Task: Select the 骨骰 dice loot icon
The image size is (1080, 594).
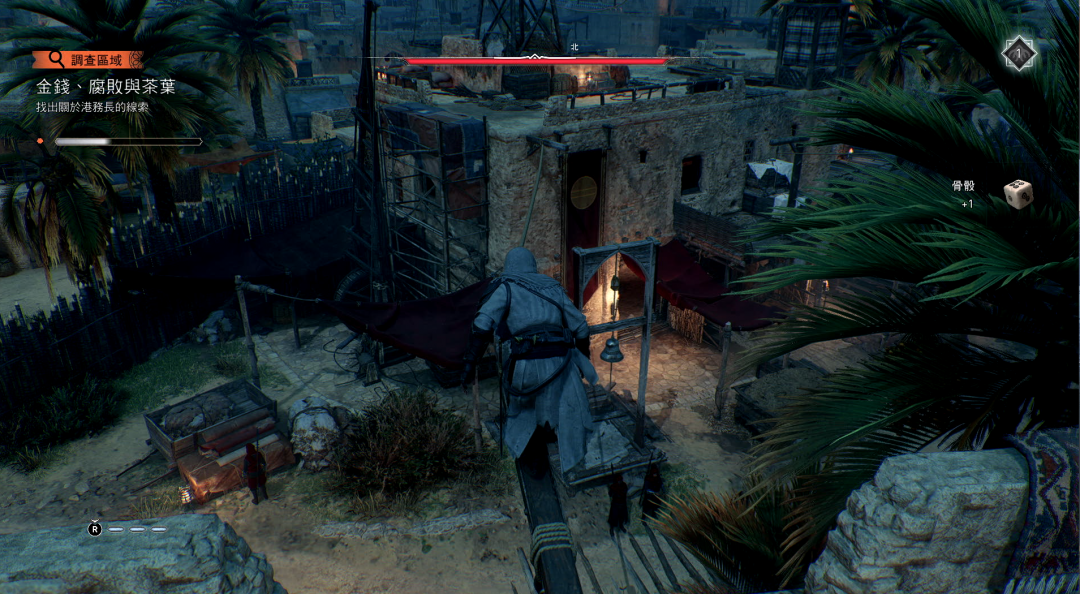Action: 1017,191
